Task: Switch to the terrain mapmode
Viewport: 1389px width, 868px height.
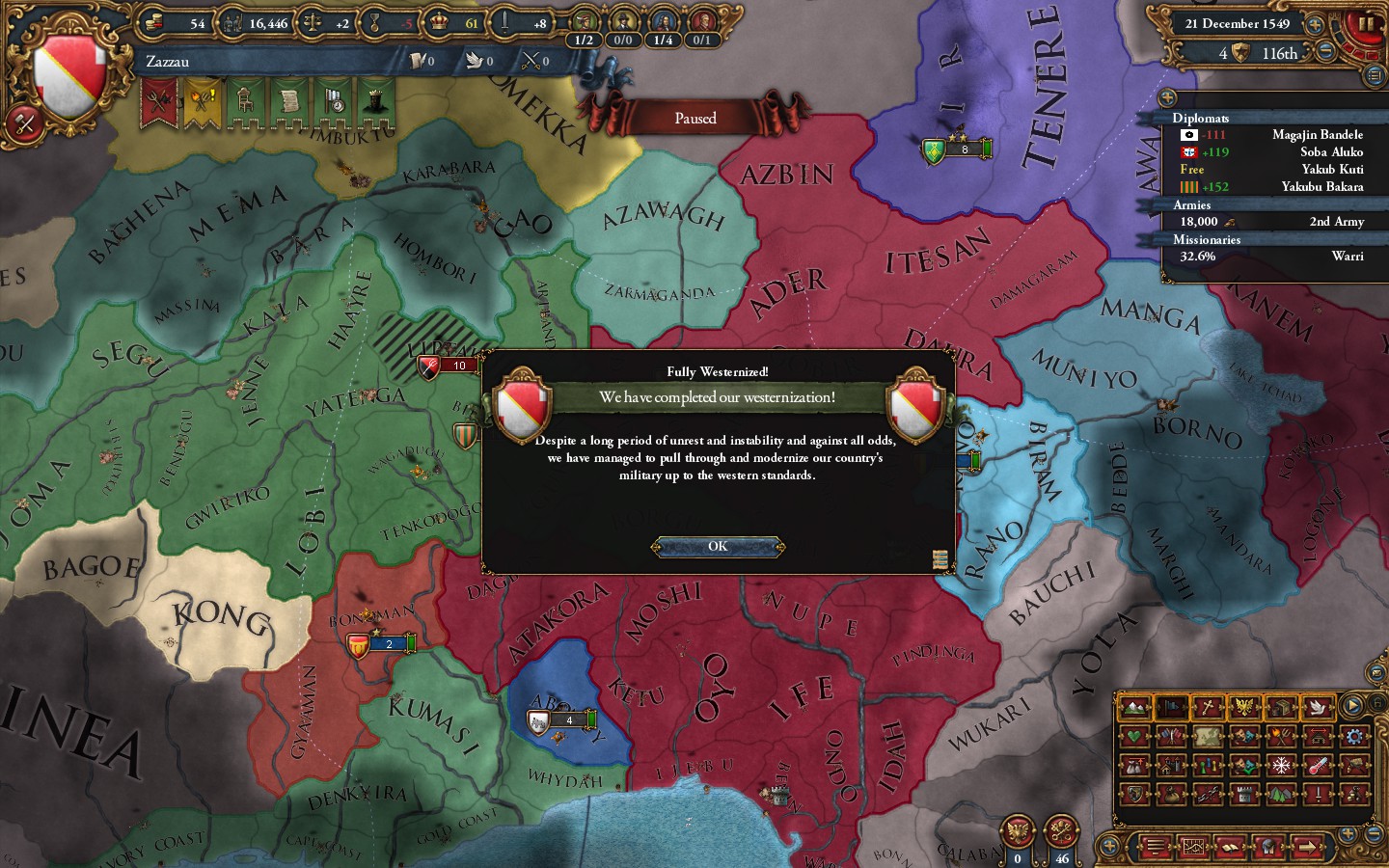Action: (x=1136, y=707)
